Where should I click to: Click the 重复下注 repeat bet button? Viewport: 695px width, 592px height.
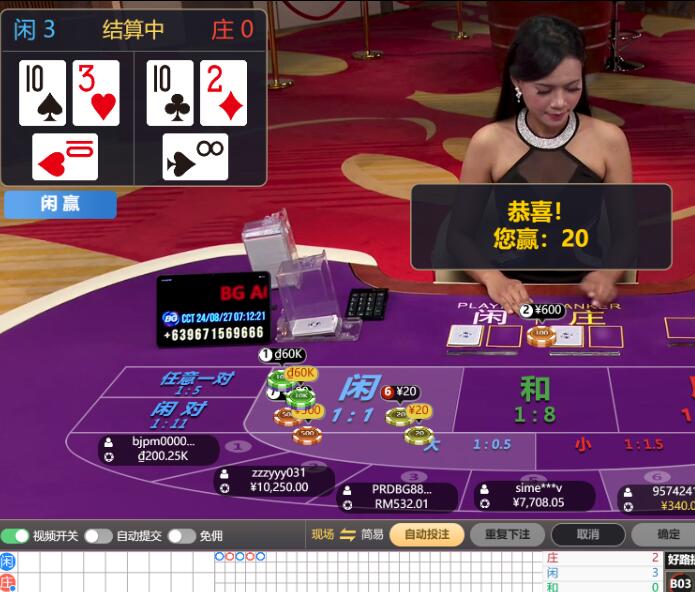coord(507,534)
